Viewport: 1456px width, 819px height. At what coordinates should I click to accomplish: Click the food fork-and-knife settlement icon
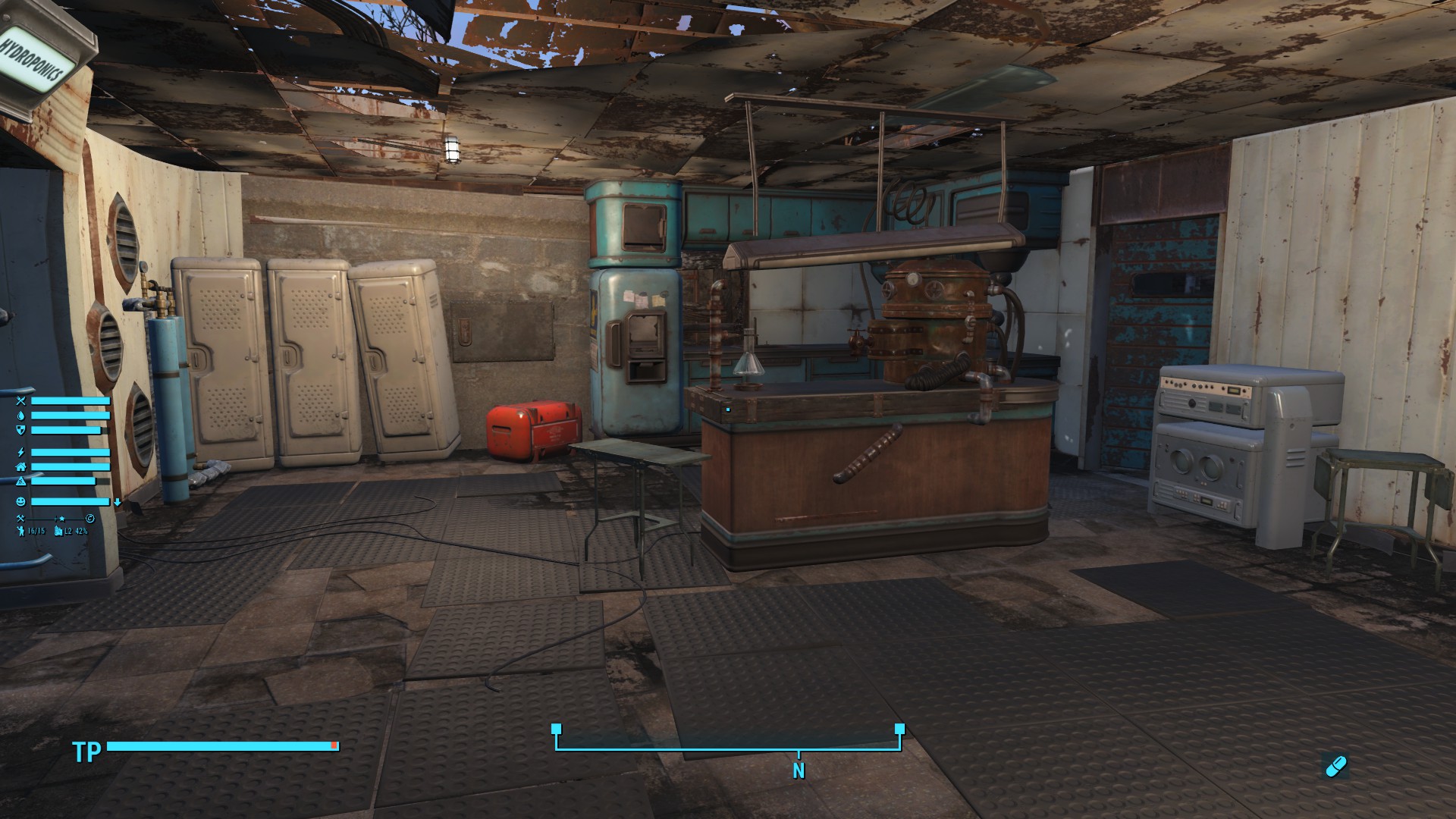(20, 401)
